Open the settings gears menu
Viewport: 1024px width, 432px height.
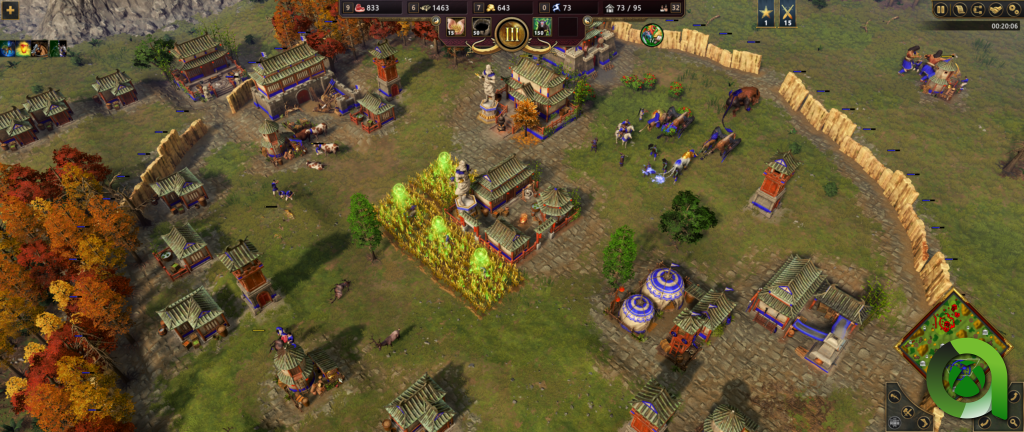(x=1012, y=9)
